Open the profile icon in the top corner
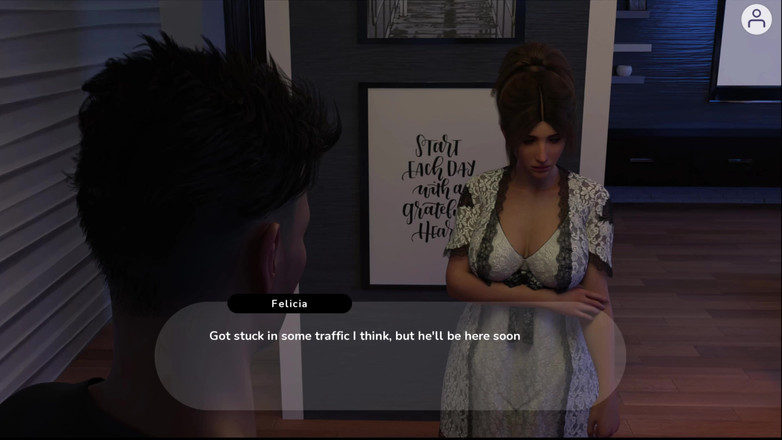Screen dimensions: 782x440 (x=756, y=19)
